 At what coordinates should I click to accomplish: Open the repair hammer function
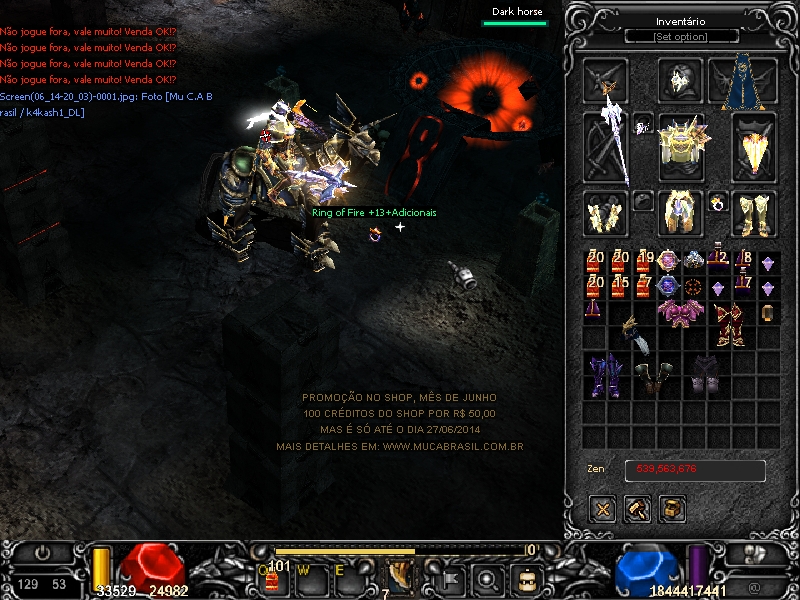638,509
